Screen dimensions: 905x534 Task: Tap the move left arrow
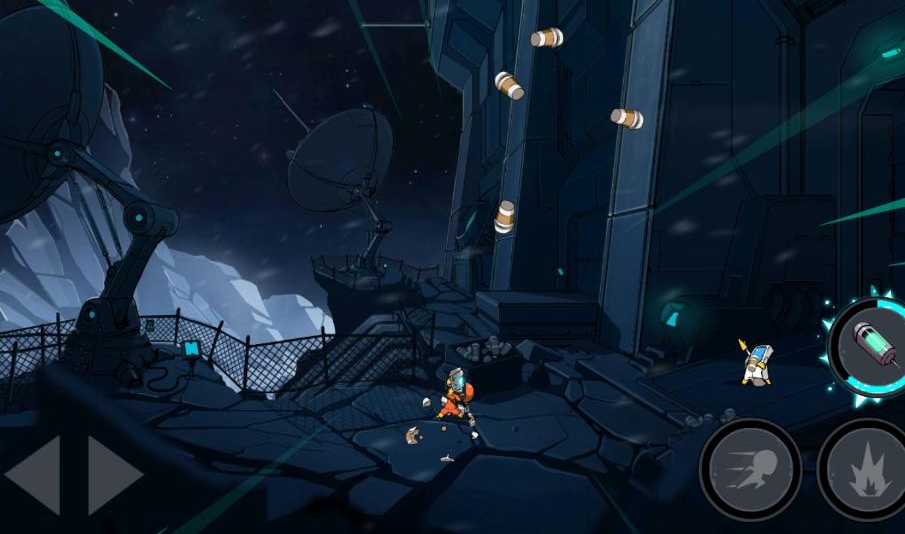click(x=34, y=475)
